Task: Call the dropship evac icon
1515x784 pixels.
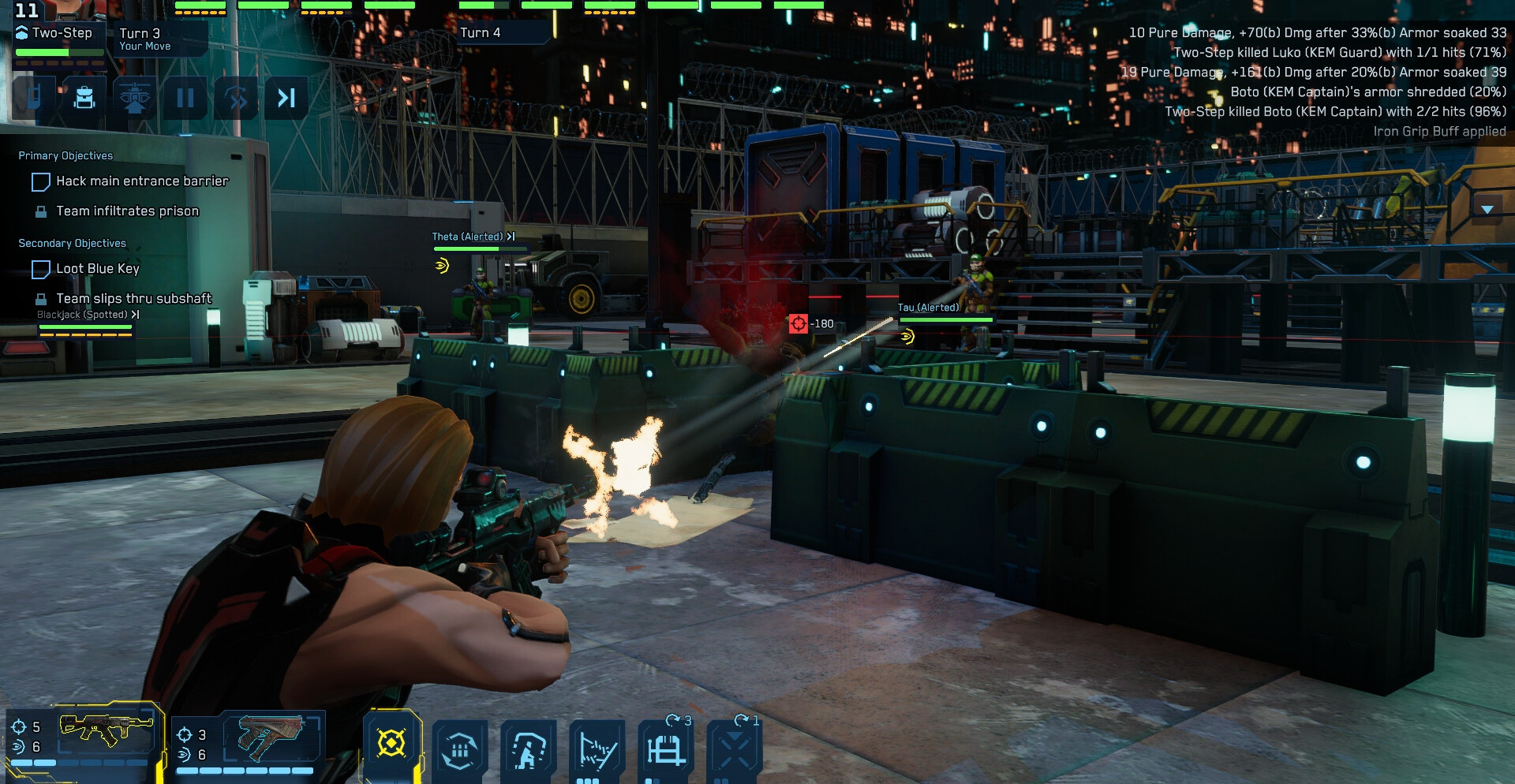Action: [x=135, y=98]
